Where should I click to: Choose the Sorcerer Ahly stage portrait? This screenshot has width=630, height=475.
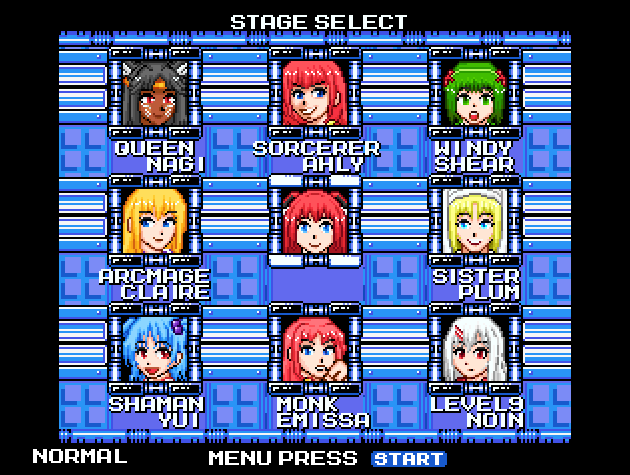315,92
